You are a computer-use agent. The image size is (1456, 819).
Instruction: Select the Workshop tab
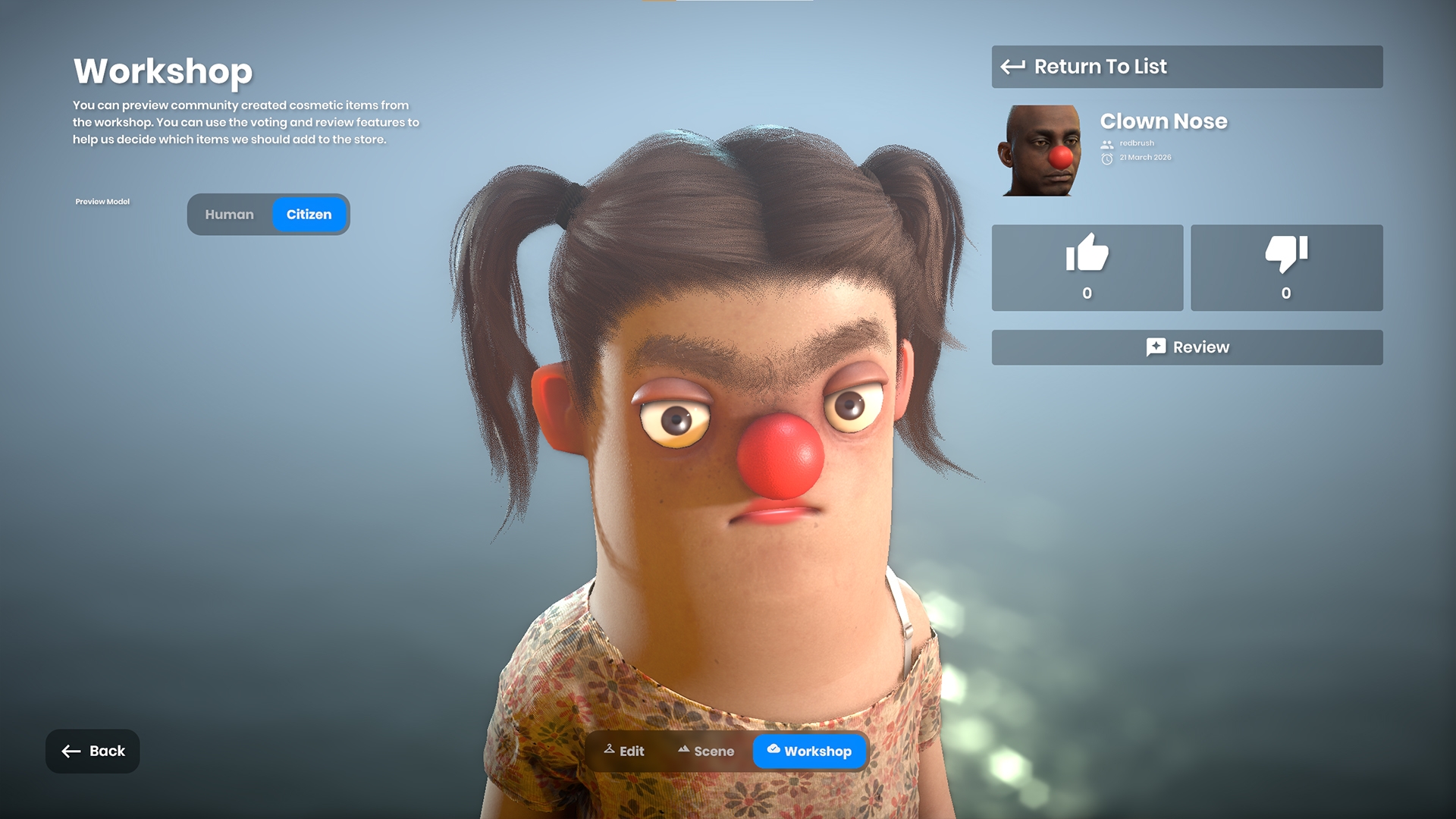coord(809,751)
